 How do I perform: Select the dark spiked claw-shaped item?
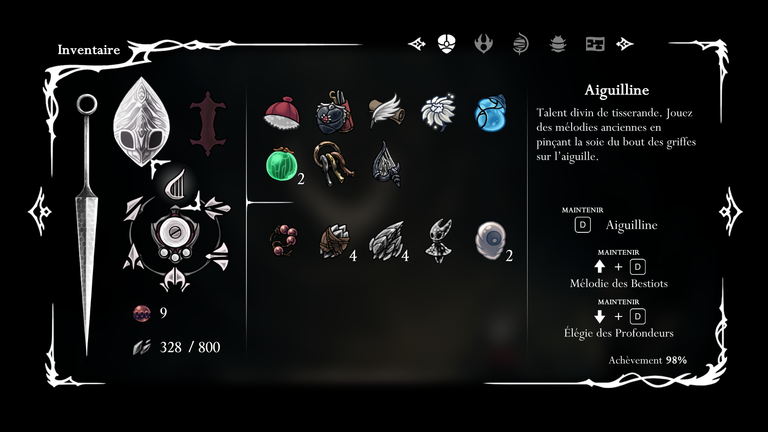pos(386,163)
